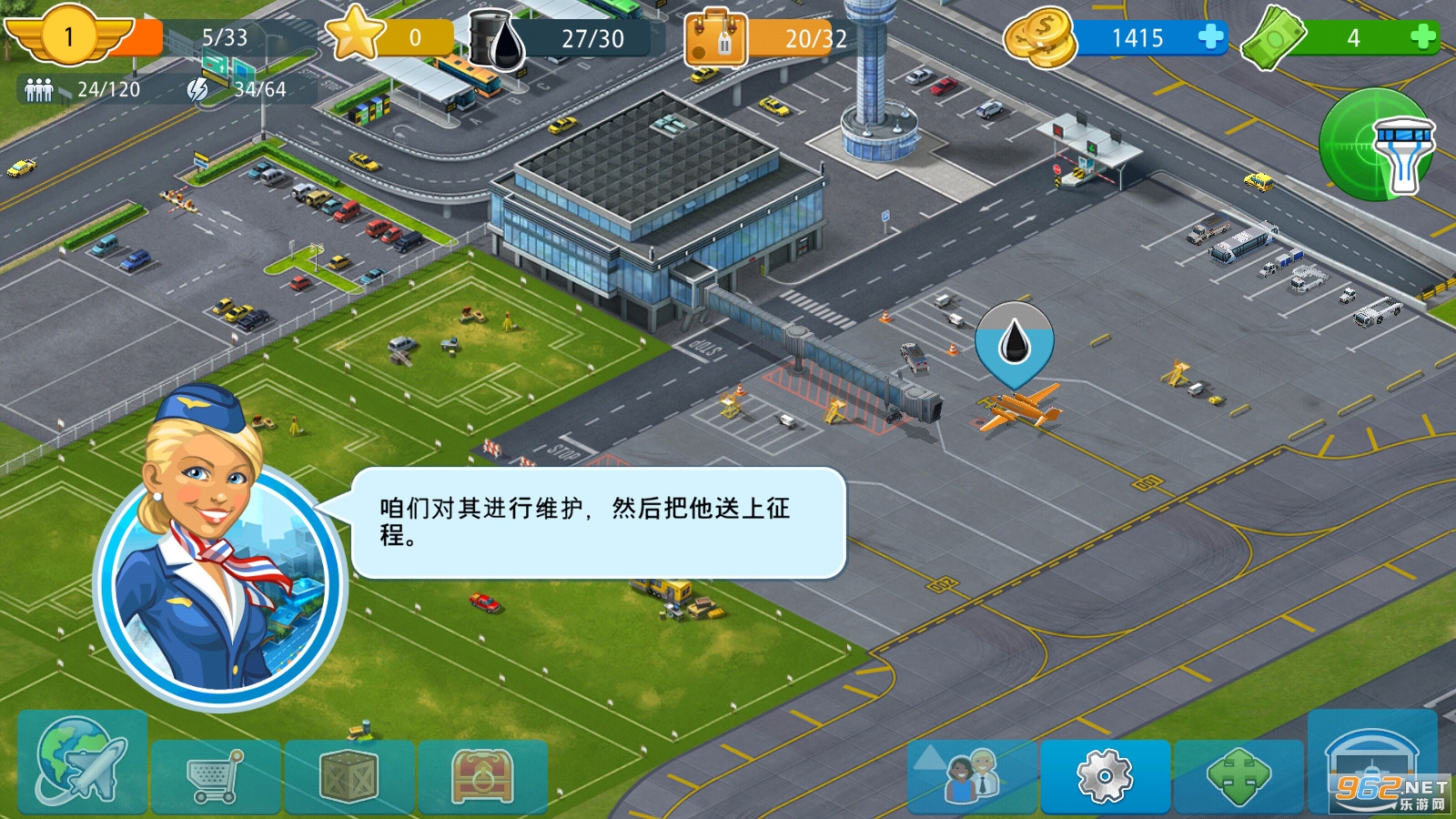Viewport: 1456px width, 819px height.
Task: Open the wooden crate warehouse
Action: tap(349, 776)
